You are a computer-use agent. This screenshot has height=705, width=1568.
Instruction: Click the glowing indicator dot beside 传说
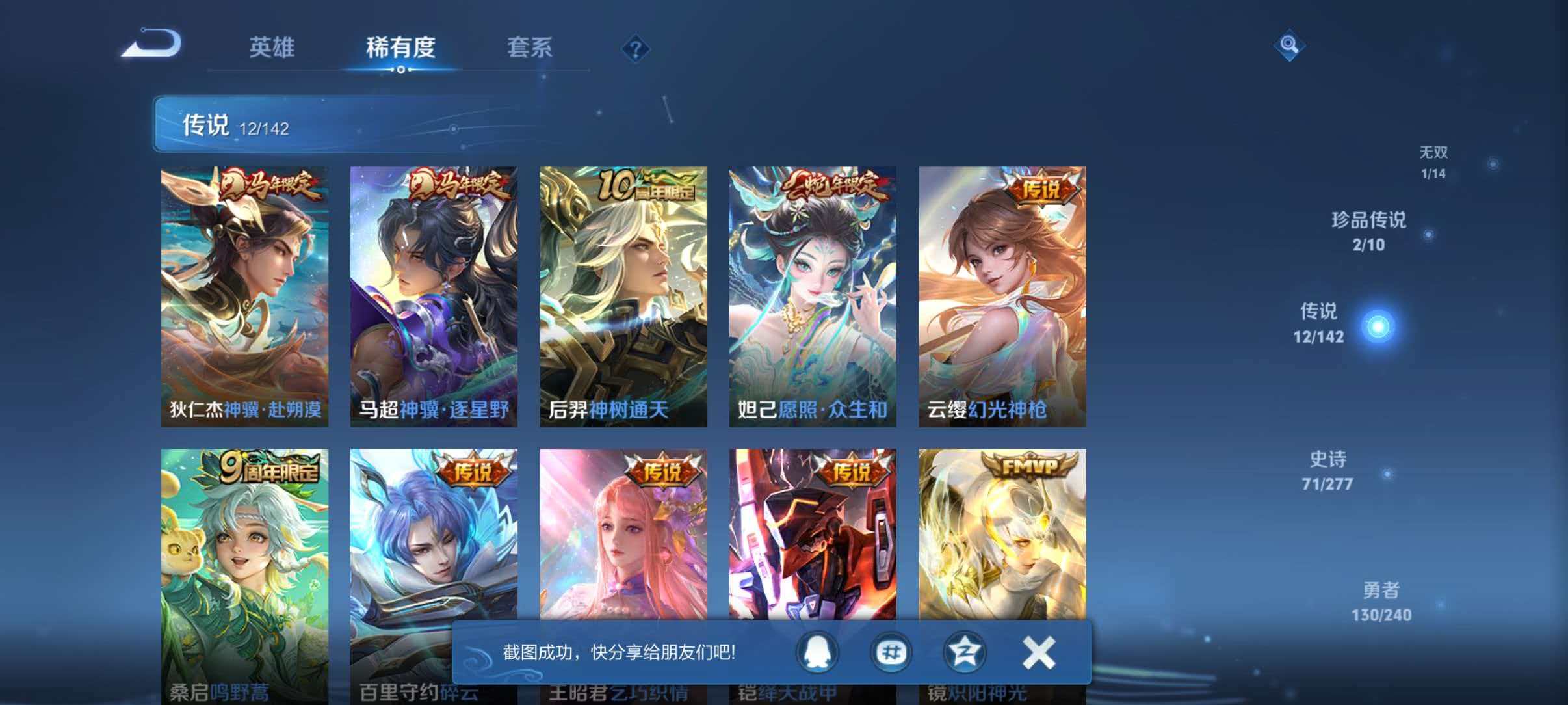[1378, 325]
